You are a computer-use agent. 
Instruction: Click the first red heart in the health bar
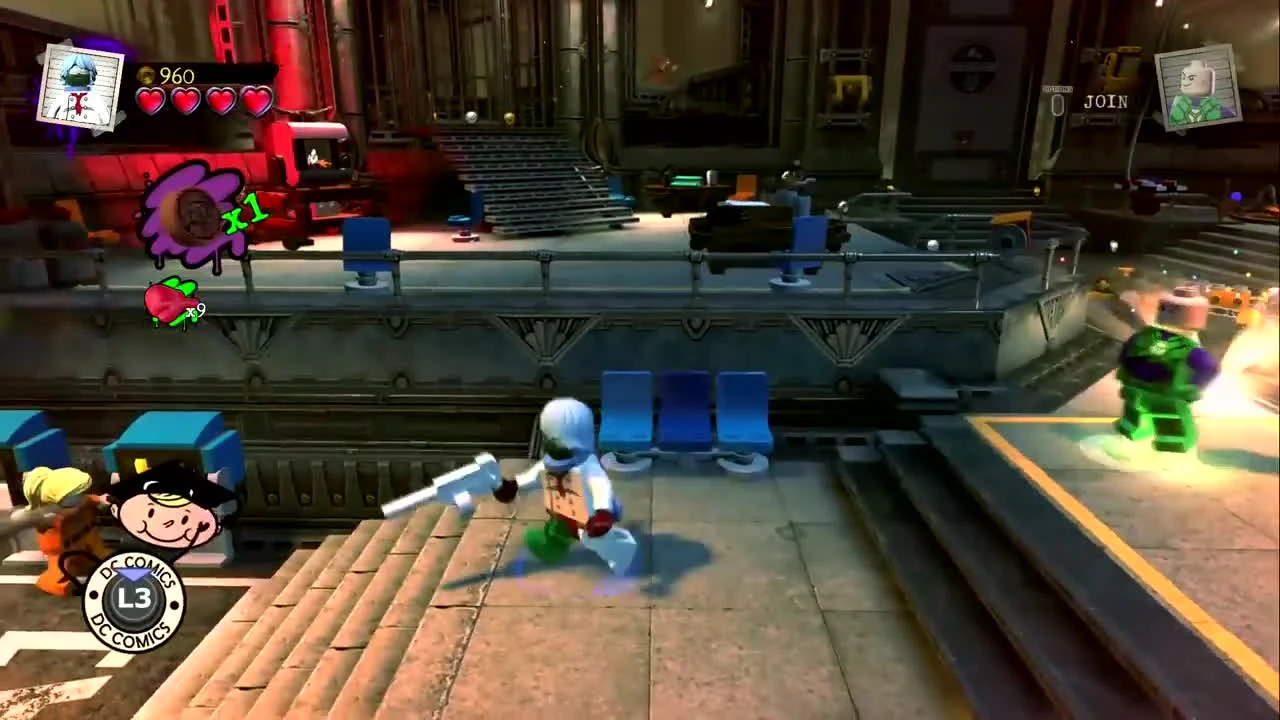coord(151,99)
